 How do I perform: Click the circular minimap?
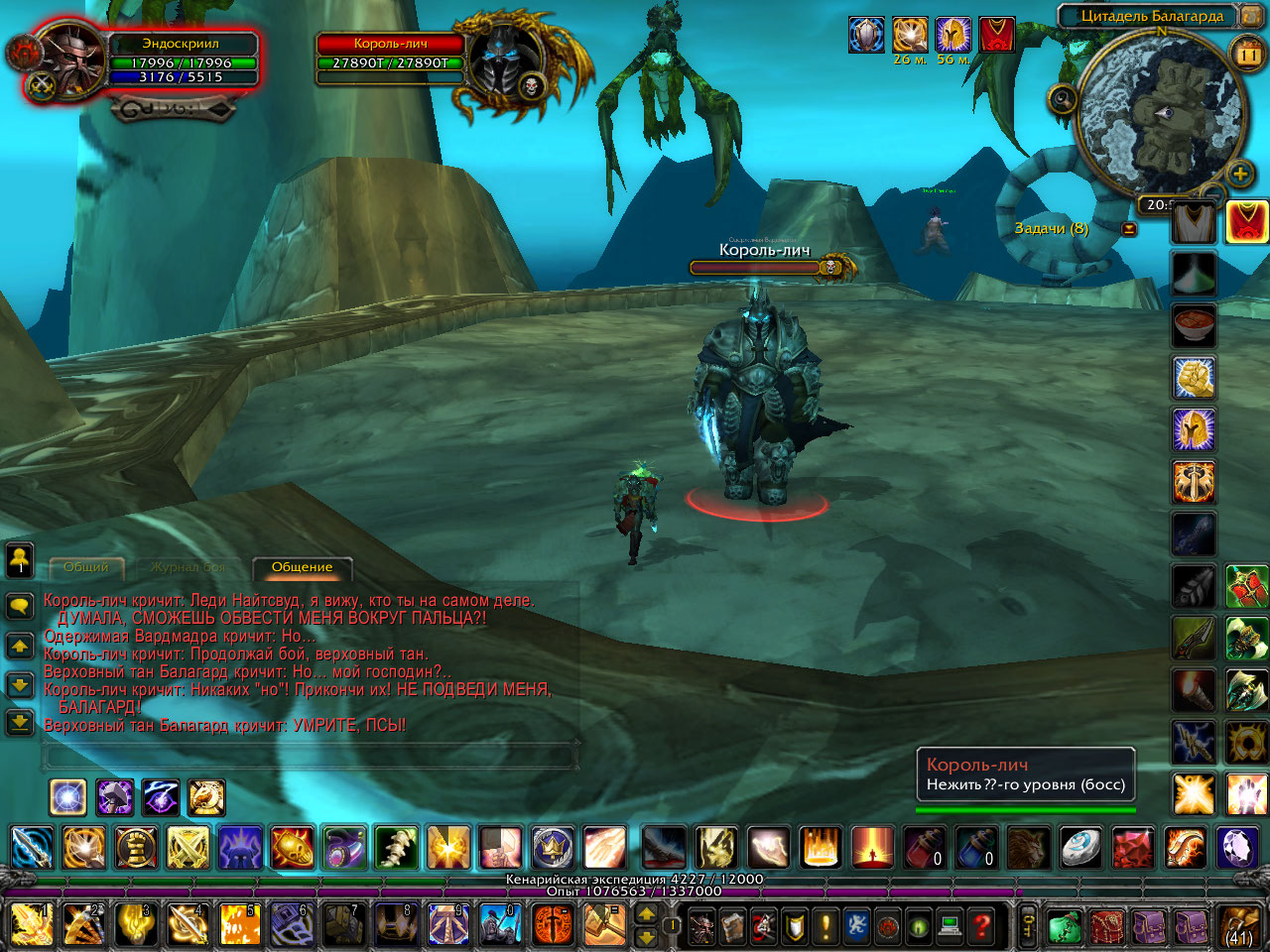coord(1160,112)
